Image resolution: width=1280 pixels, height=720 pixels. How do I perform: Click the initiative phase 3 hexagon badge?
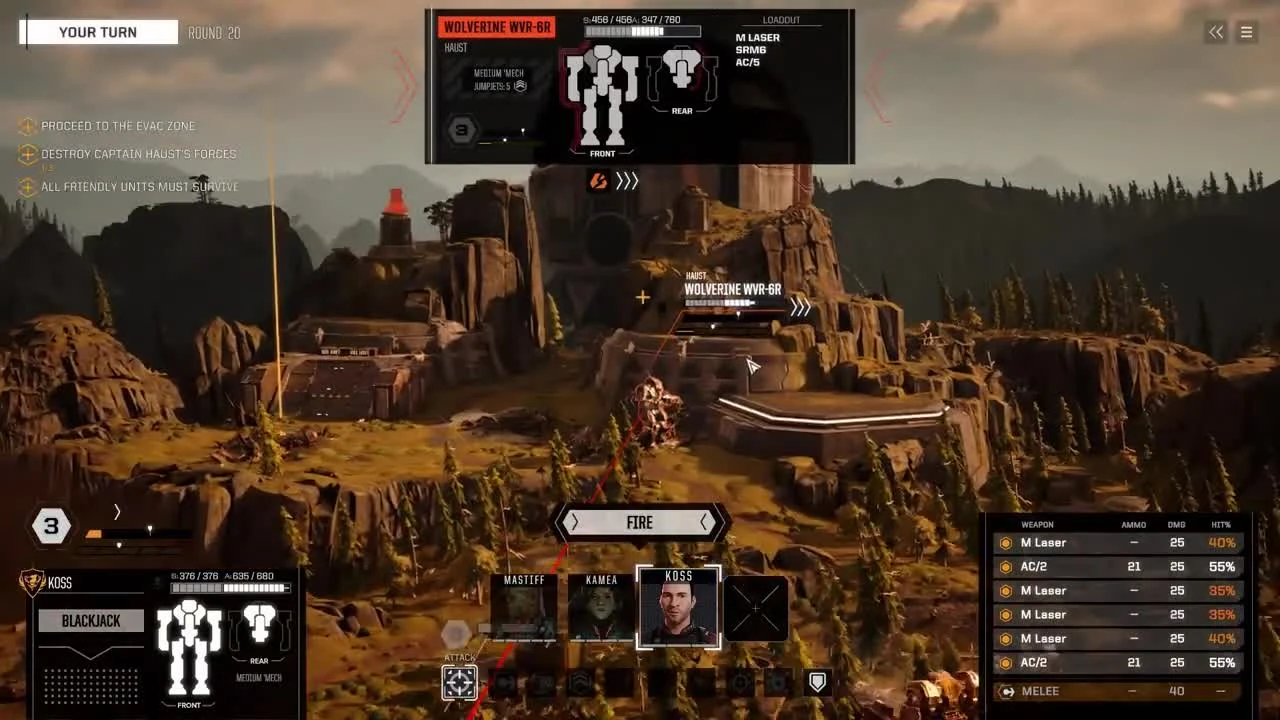point(51,525)
